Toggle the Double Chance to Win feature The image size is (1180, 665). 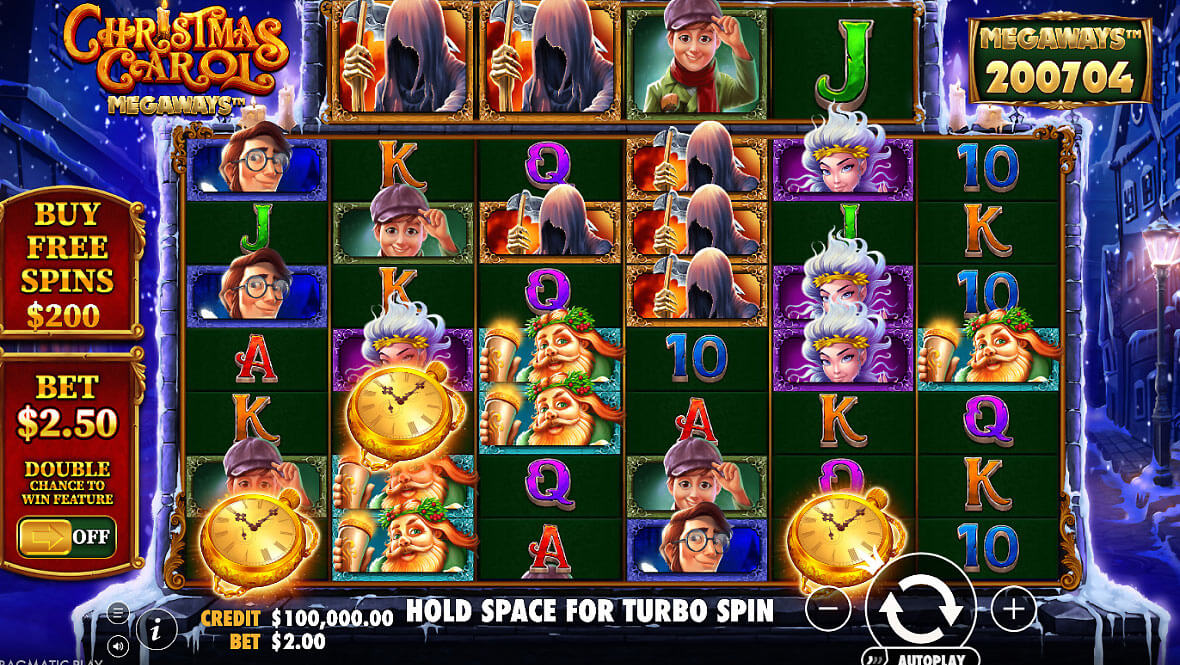tap(67, 537)
